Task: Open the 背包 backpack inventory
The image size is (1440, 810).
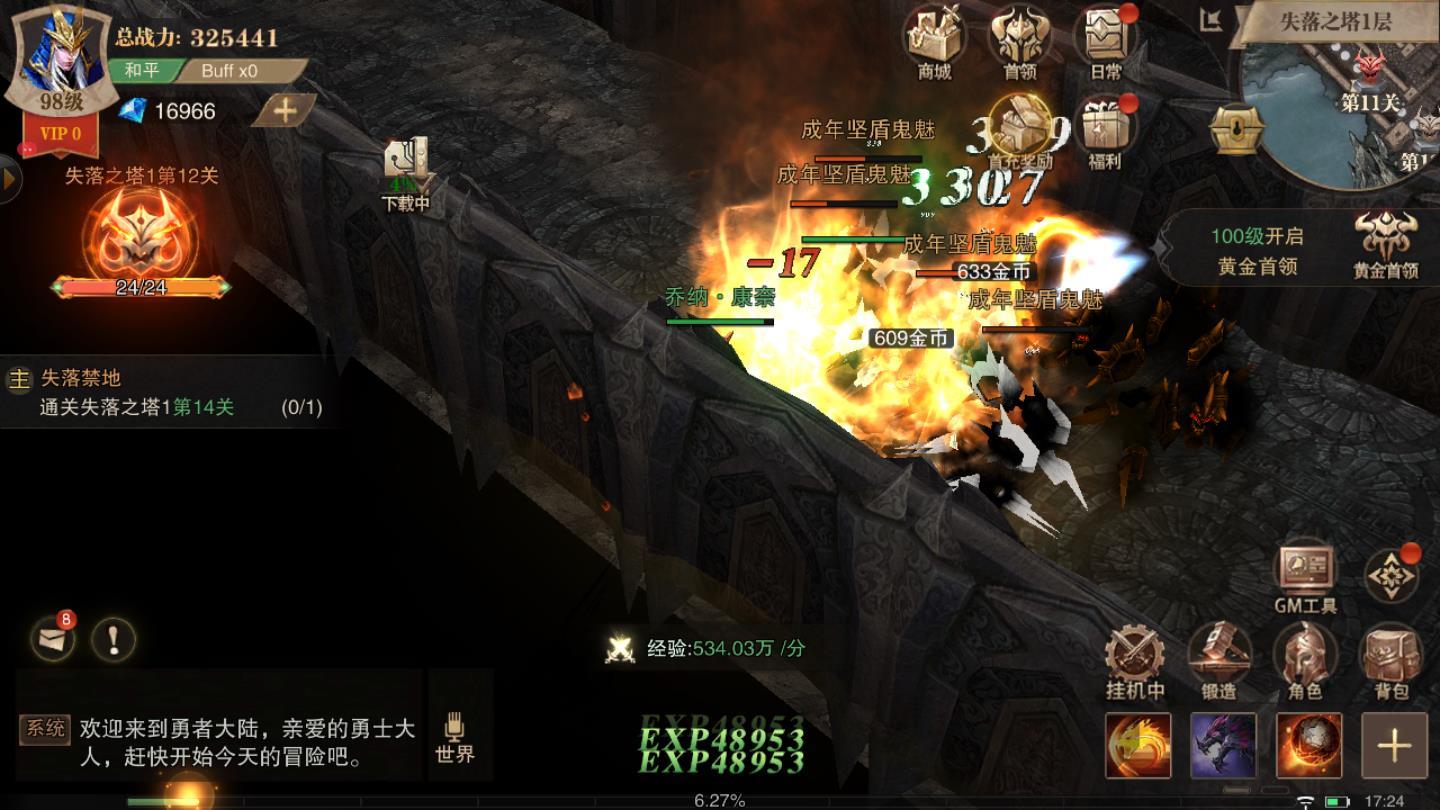Action: (1391, 660)
